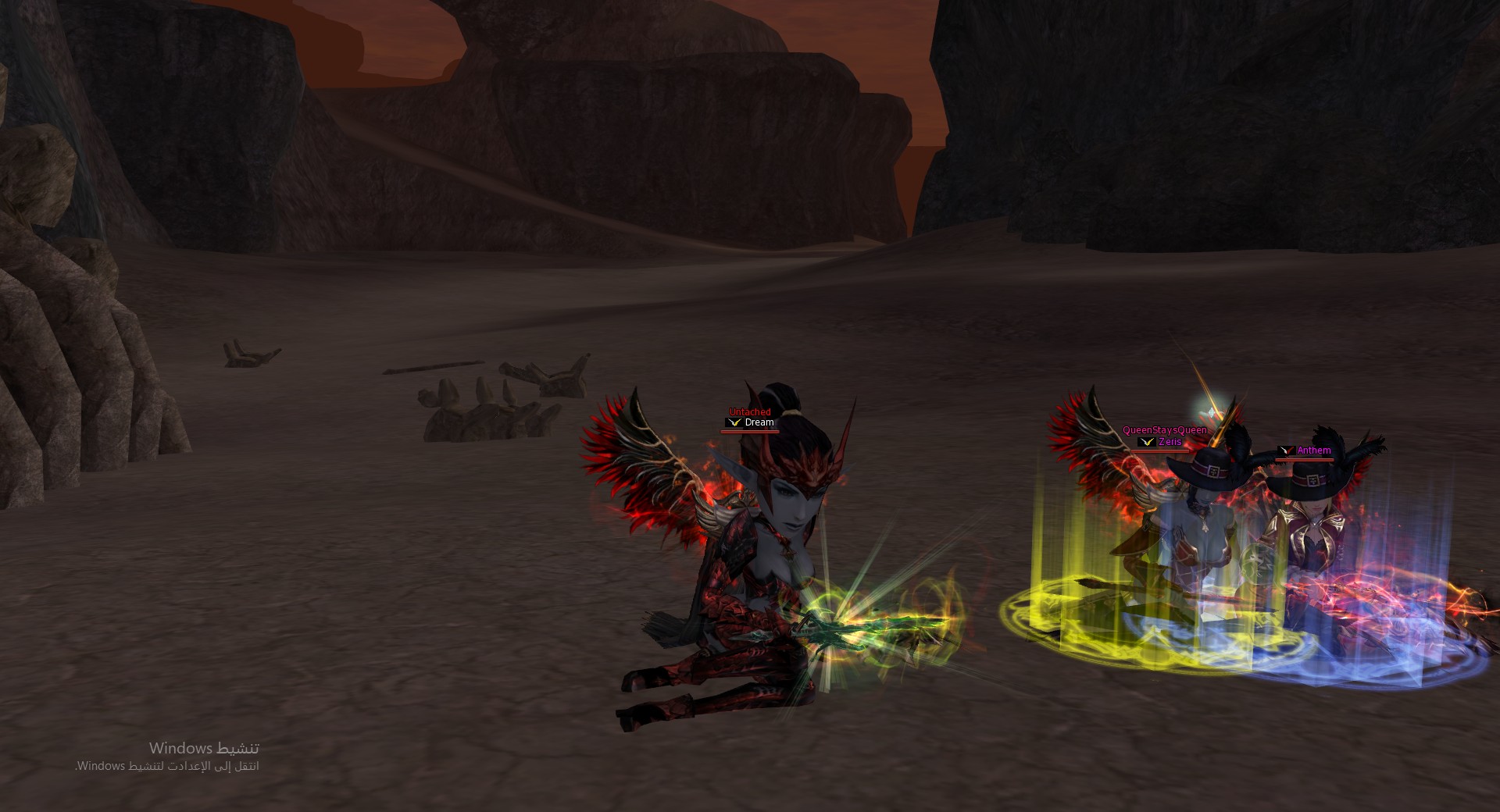Image resolution: width=1500 pixels, height=812 pixels.
Task: Select the player nameplate labeled Dream
Action: click(759, 422)
